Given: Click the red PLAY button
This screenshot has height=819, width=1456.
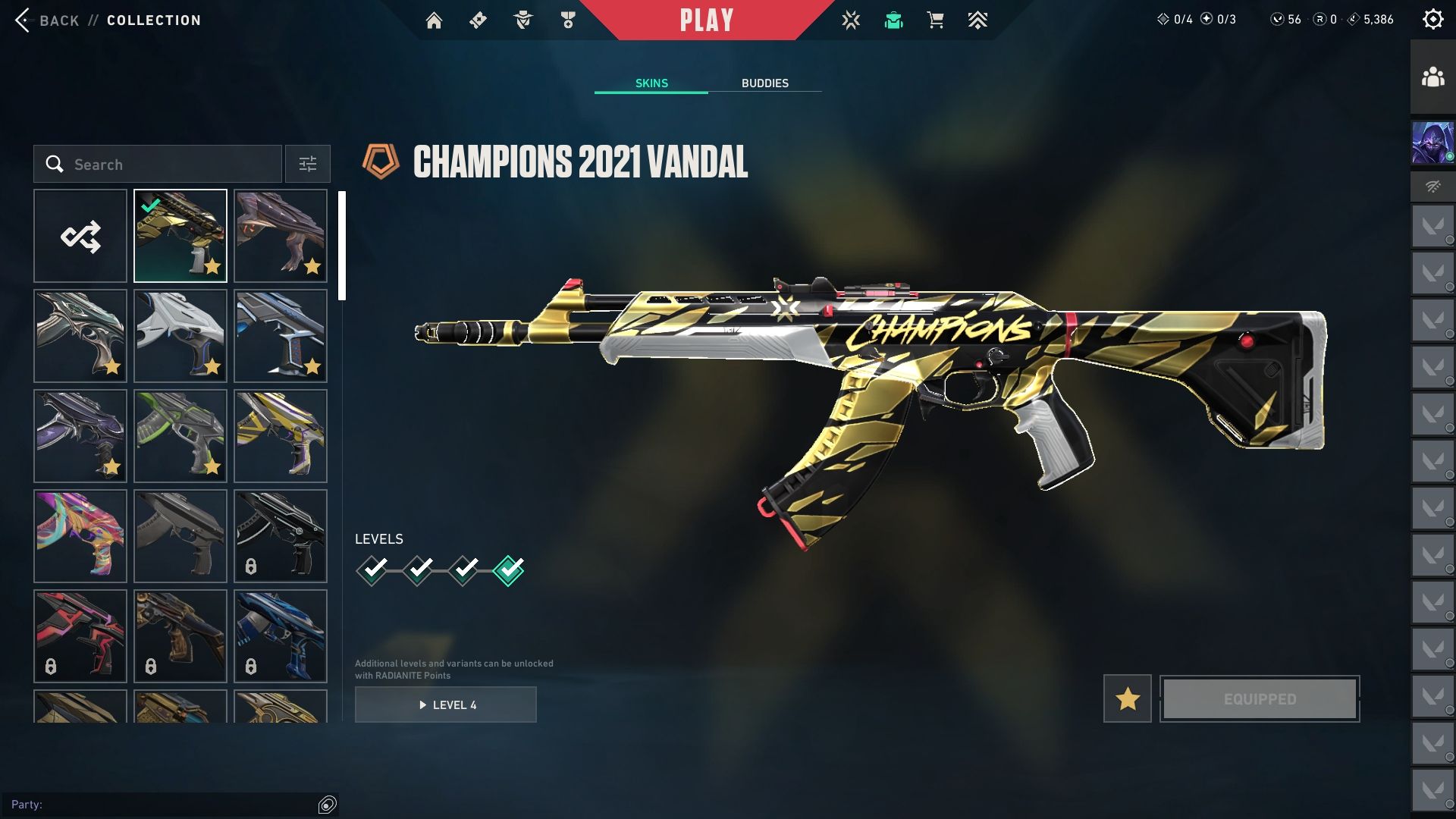Looking at the screenshot, I should click(x=707, y=20).
